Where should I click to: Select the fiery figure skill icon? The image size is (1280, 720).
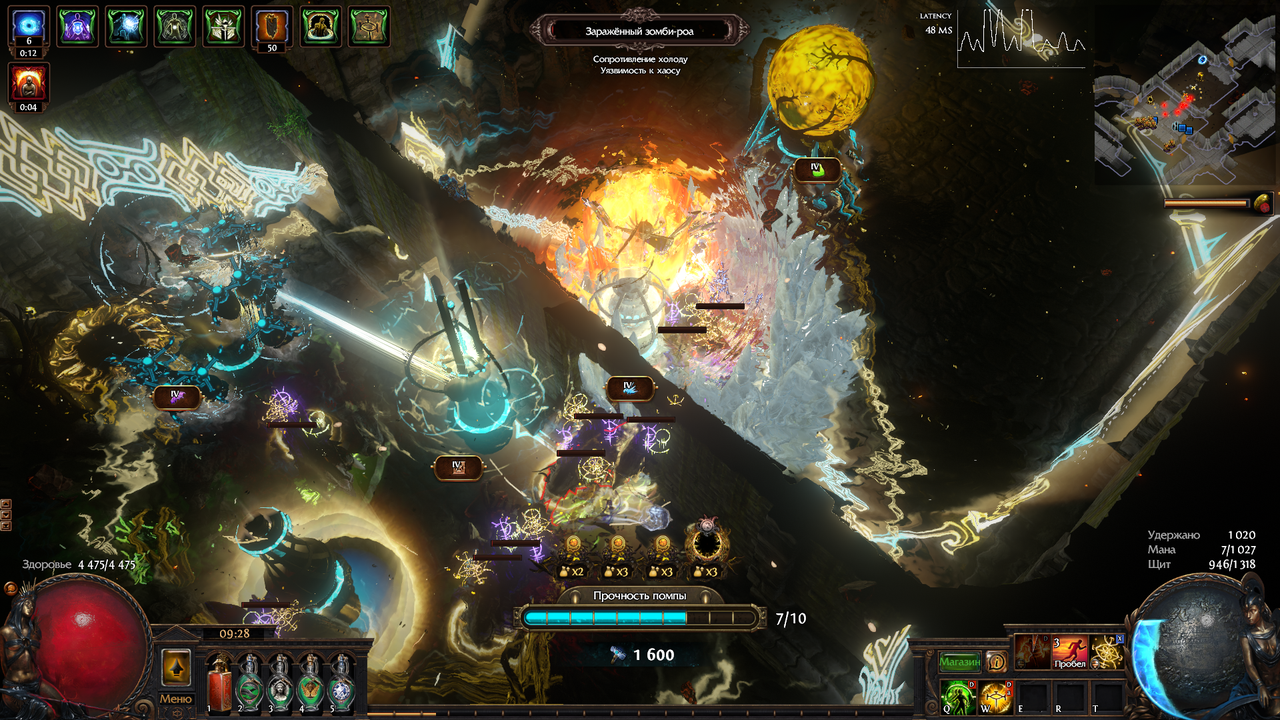pos(1032,652)
